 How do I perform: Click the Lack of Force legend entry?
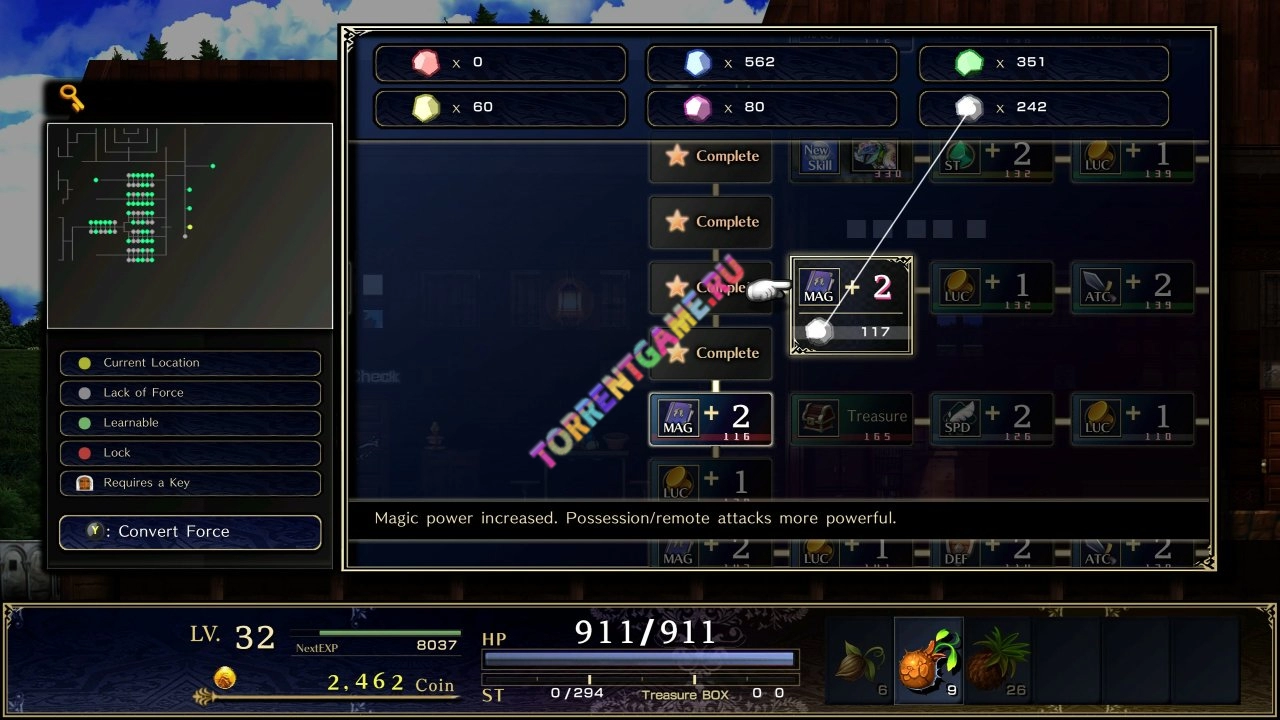[190, 393]
